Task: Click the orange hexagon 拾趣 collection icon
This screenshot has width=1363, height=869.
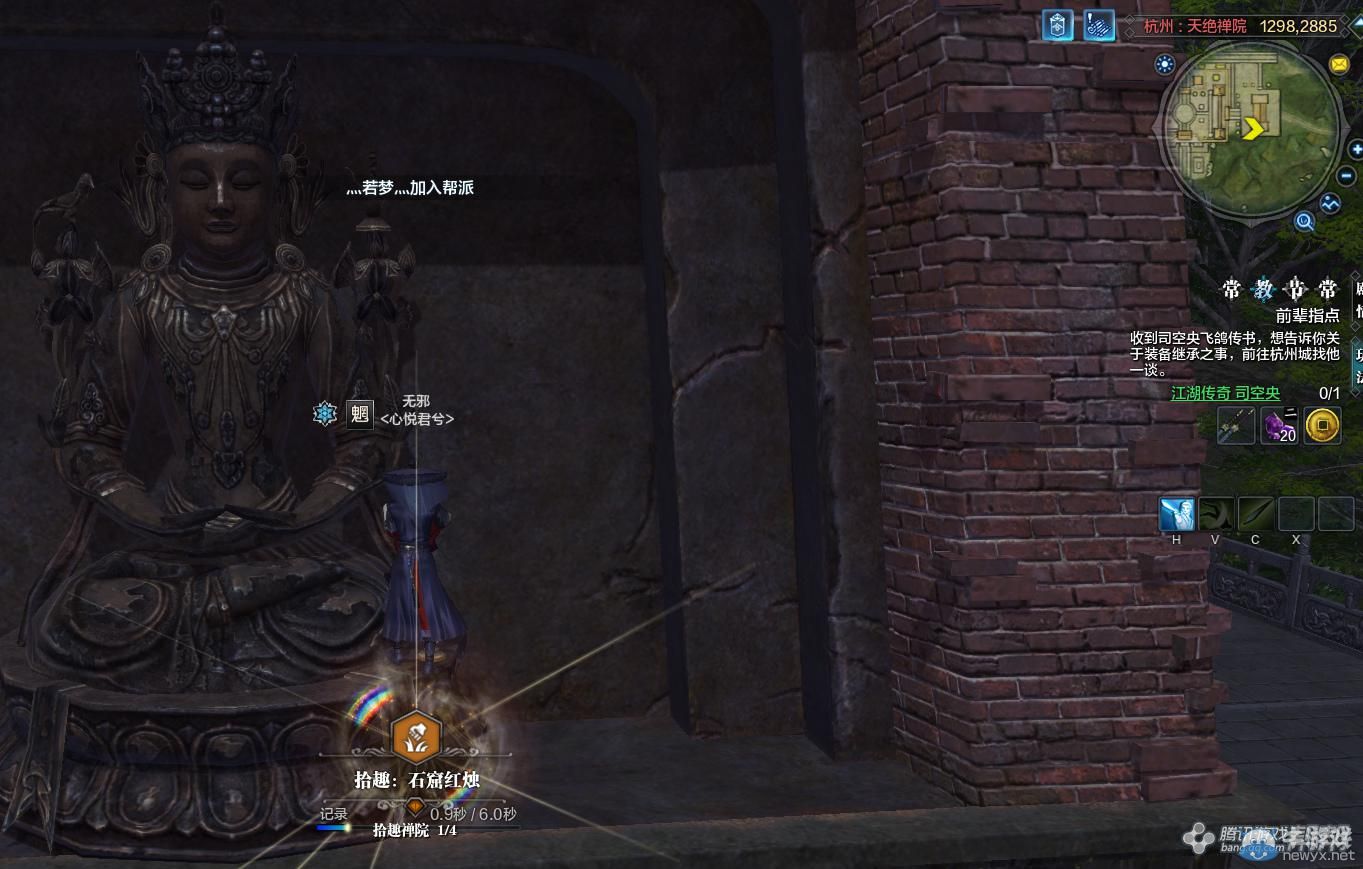Action: coord(415,736)
